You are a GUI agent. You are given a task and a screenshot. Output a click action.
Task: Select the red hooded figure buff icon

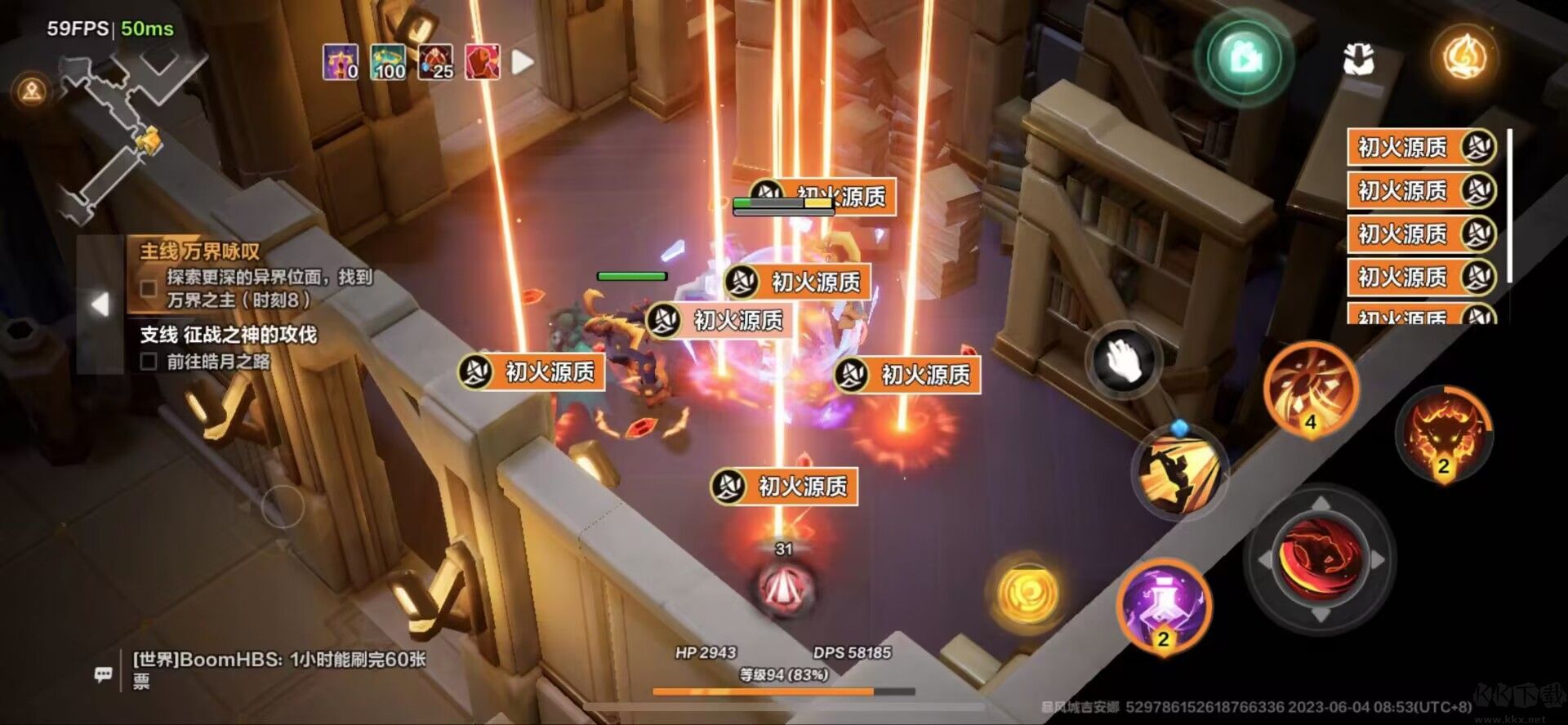click(x=482, y=62)
